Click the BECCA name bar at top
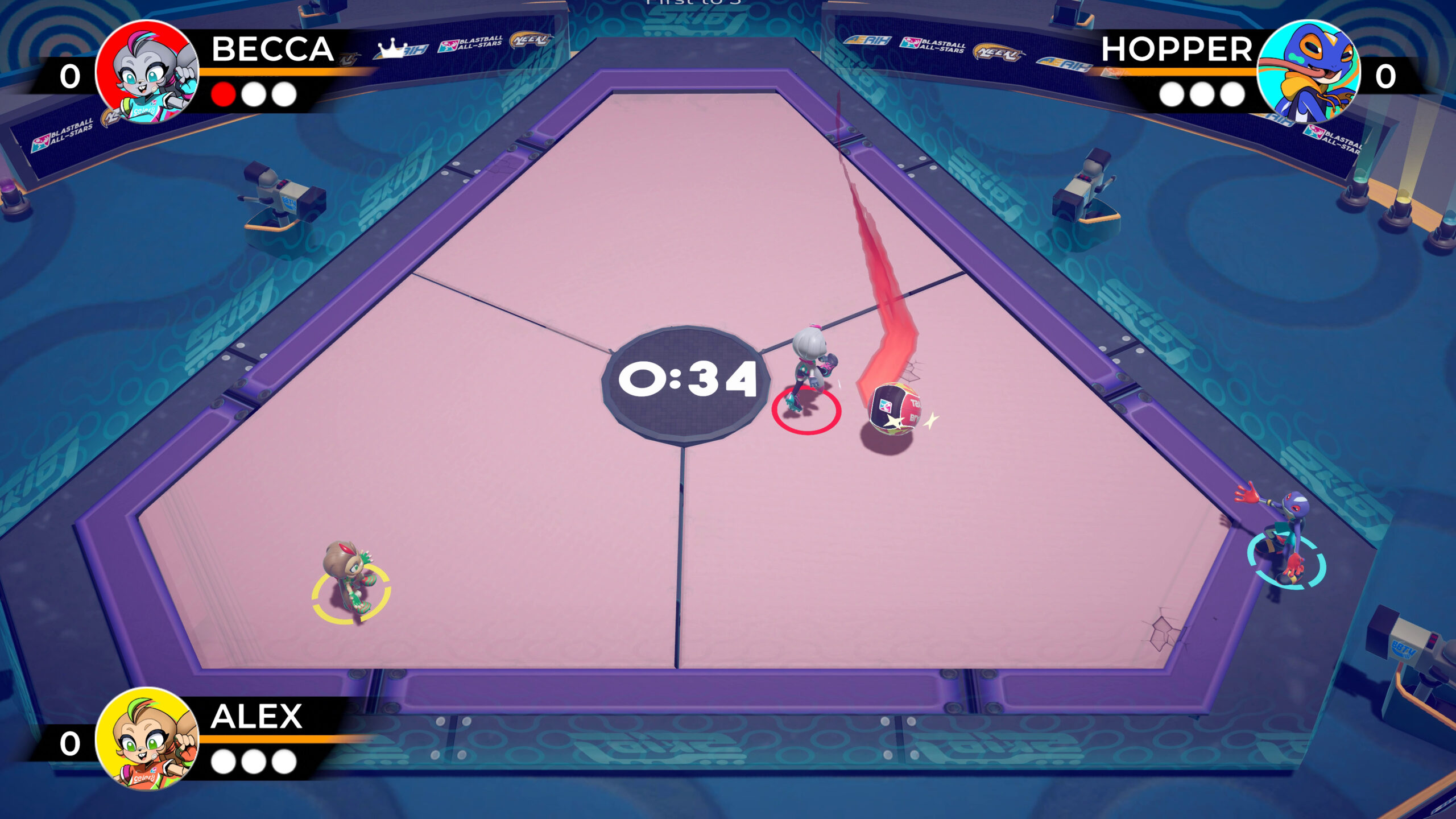Viewport: 1456px width, 819px height. (x=273, y=50)
